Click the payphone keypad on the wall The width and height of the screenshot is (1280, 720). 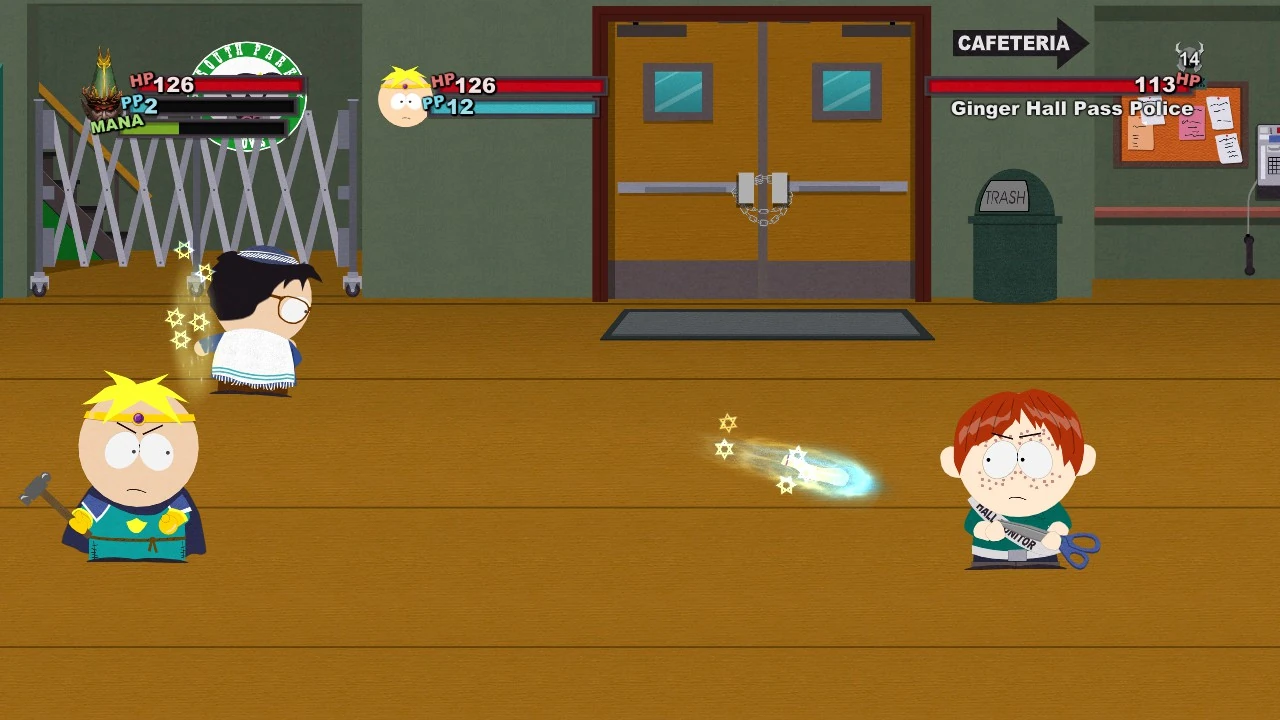(x=1274, y=163)
